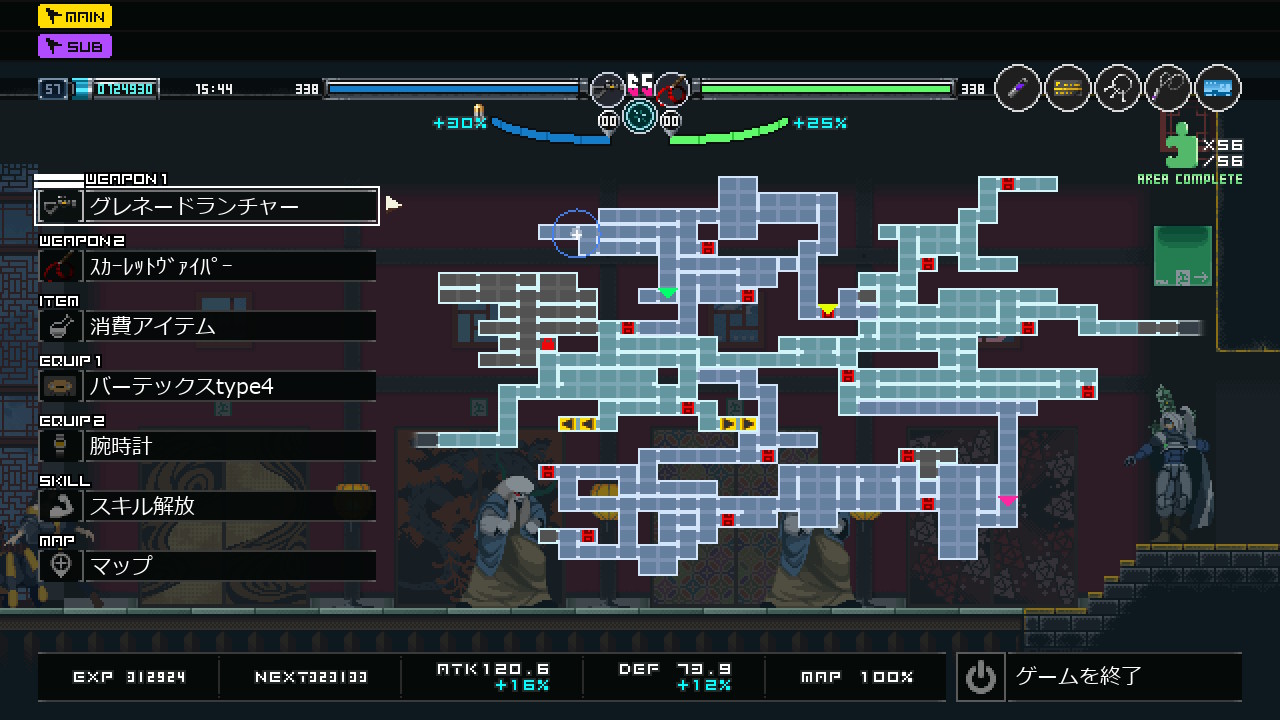1280x720 pixels.
Task: Select the keyboard icon in the top-right row
Action: [1068, 88]
